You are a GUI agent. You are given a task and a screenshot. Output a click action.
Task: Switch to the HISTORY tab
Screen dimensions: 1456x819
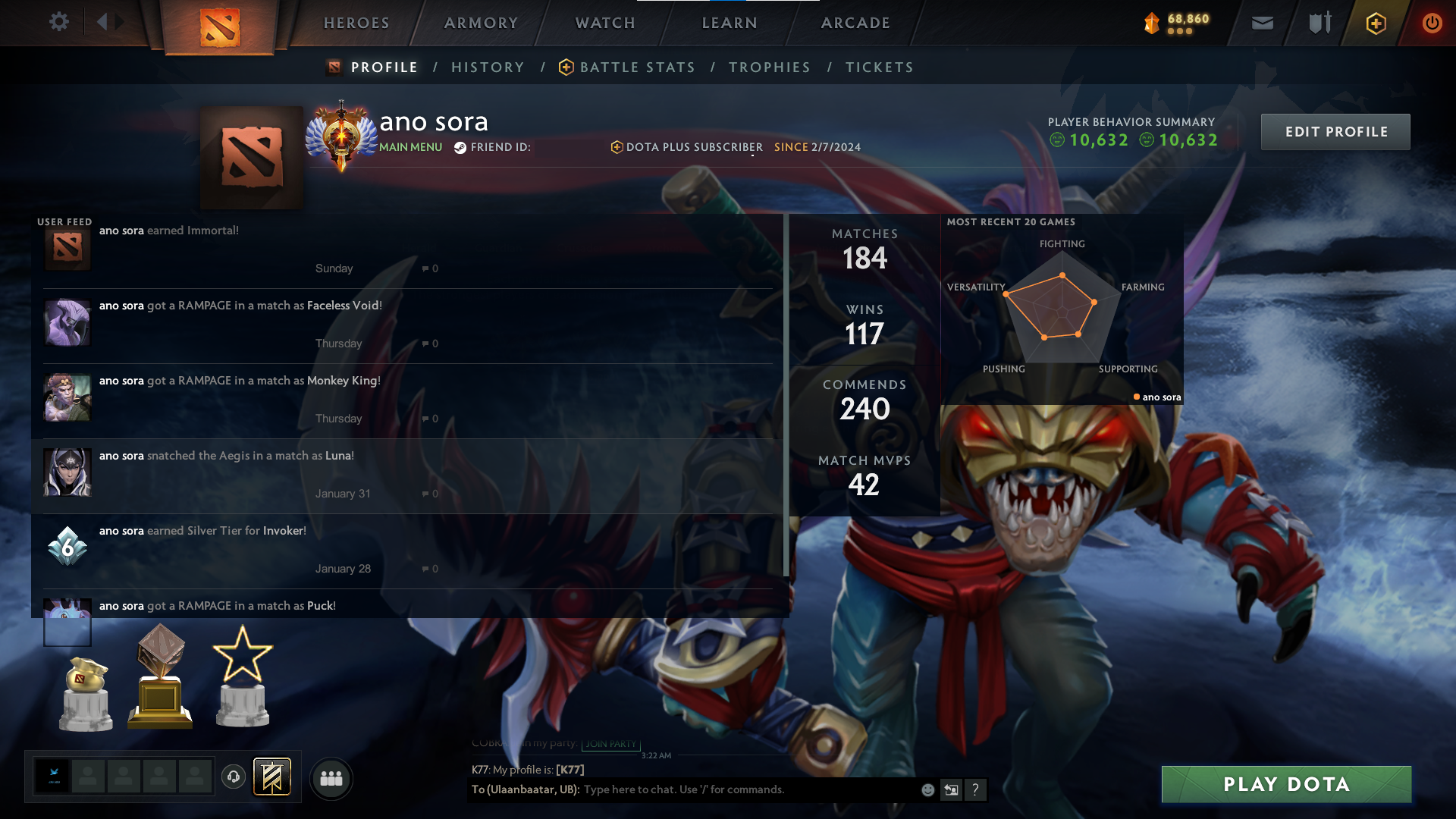(x=488, y=67)
